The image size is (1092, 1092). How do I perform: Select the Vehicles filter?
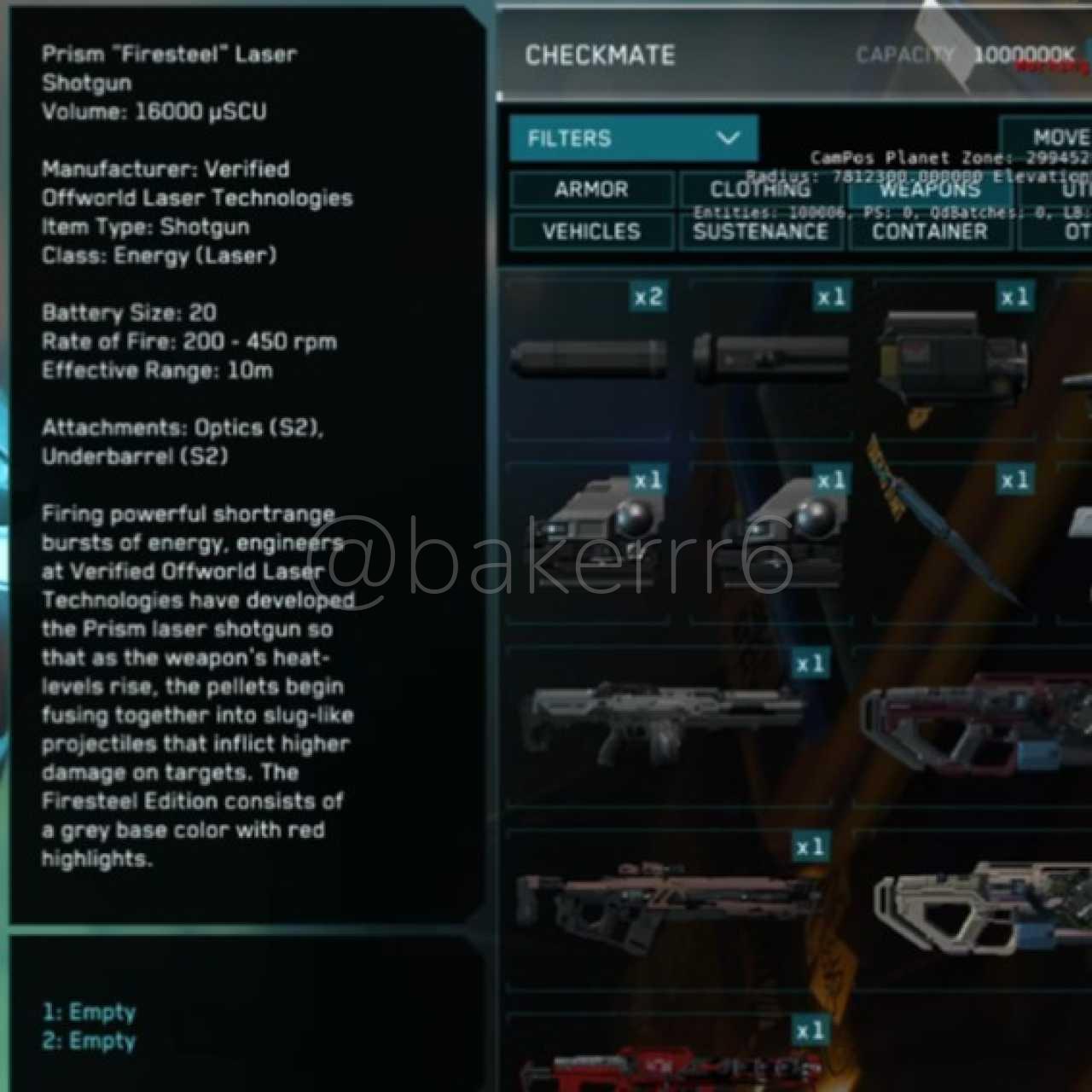(x=591, y=231)
